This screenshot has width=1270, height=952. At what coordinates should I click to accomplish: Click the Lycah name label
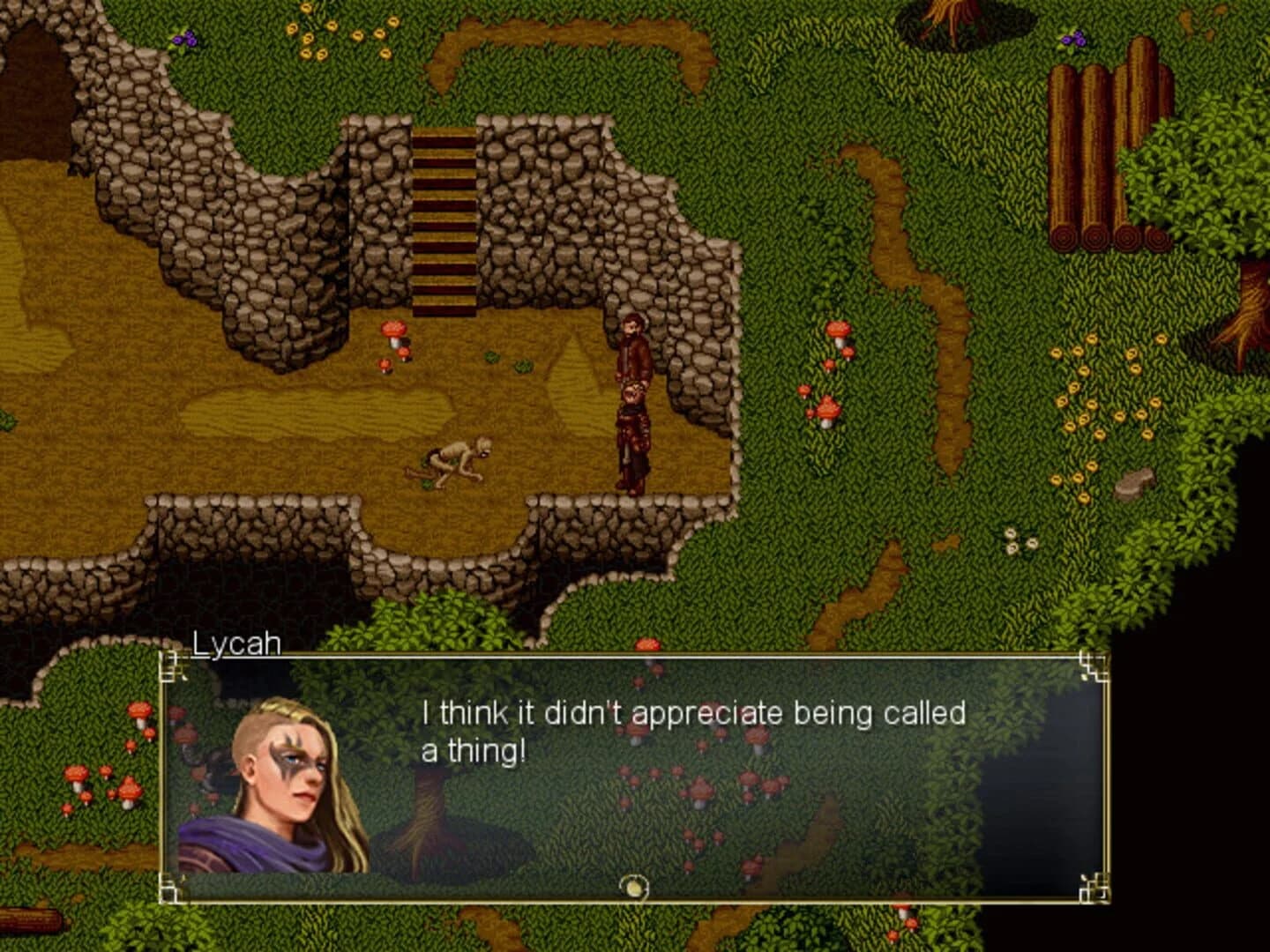(x=236, y=644)
